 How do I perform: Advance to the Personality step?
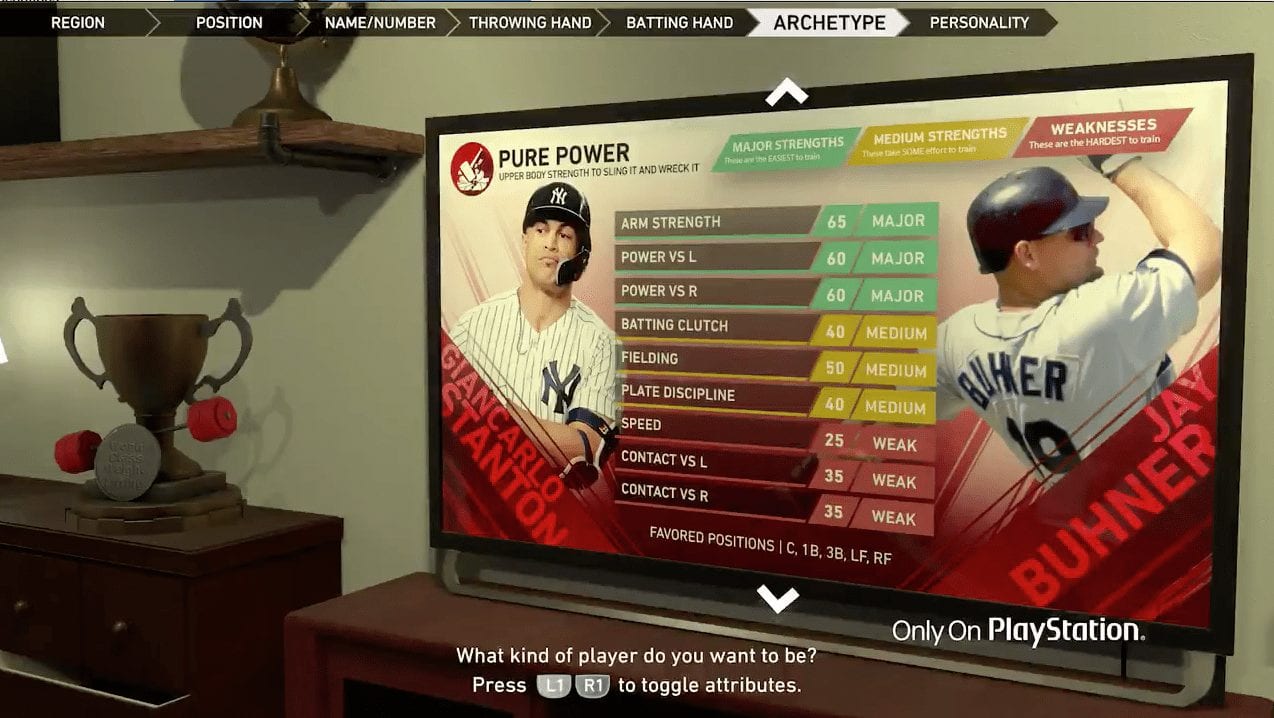(x=978, y=22)
